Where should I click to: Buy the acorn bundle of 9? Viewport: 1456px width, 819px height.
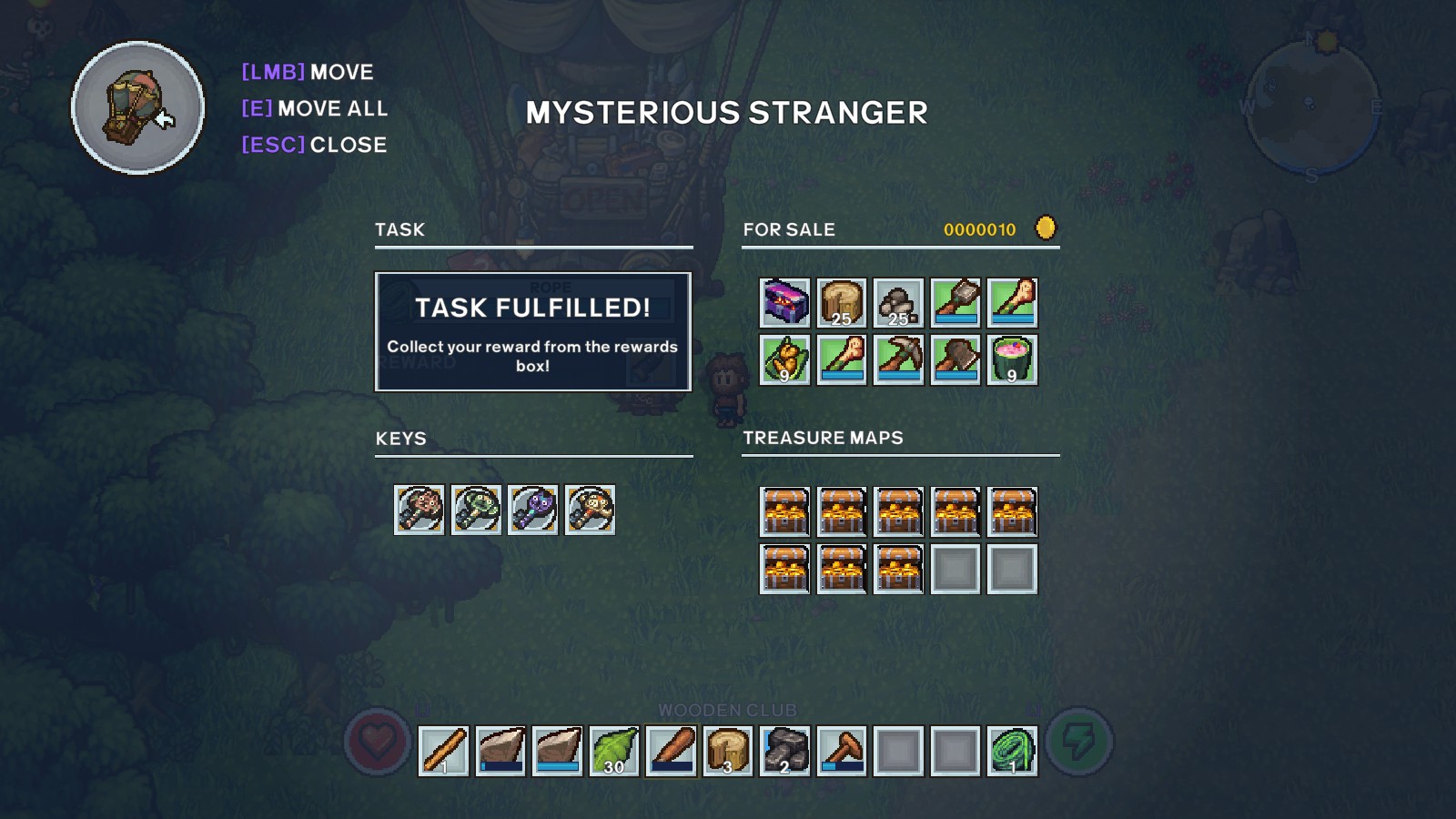pyautogui.click(x=783, y=359)
